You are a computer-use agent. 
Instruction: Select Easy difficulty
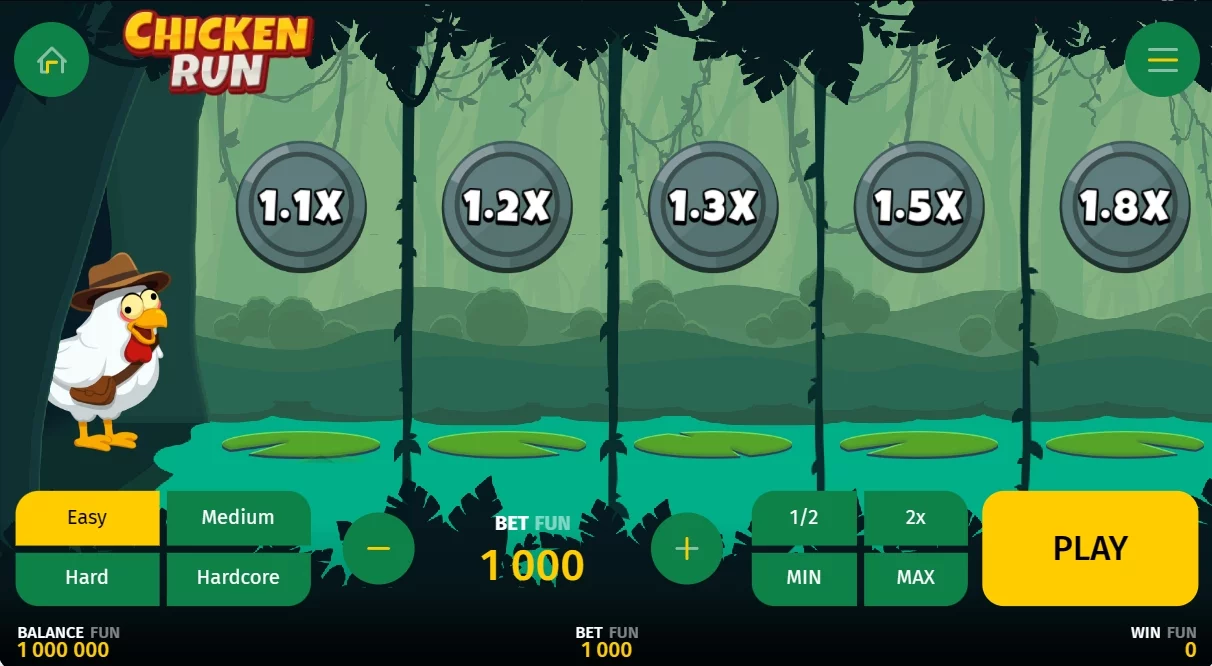tap(87, 518)
